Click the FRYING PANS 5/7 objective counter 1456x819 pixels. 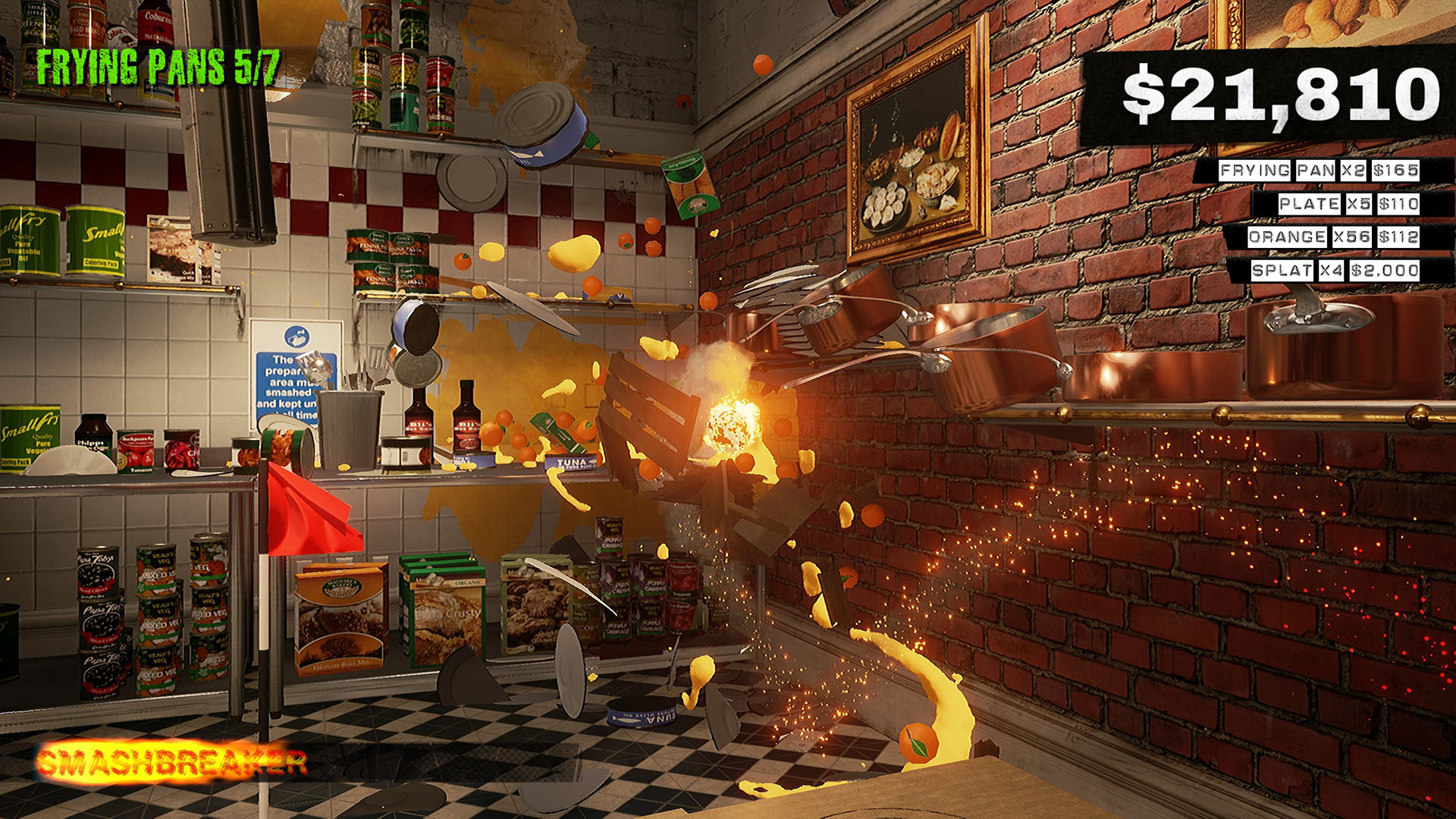pos(161,67)
